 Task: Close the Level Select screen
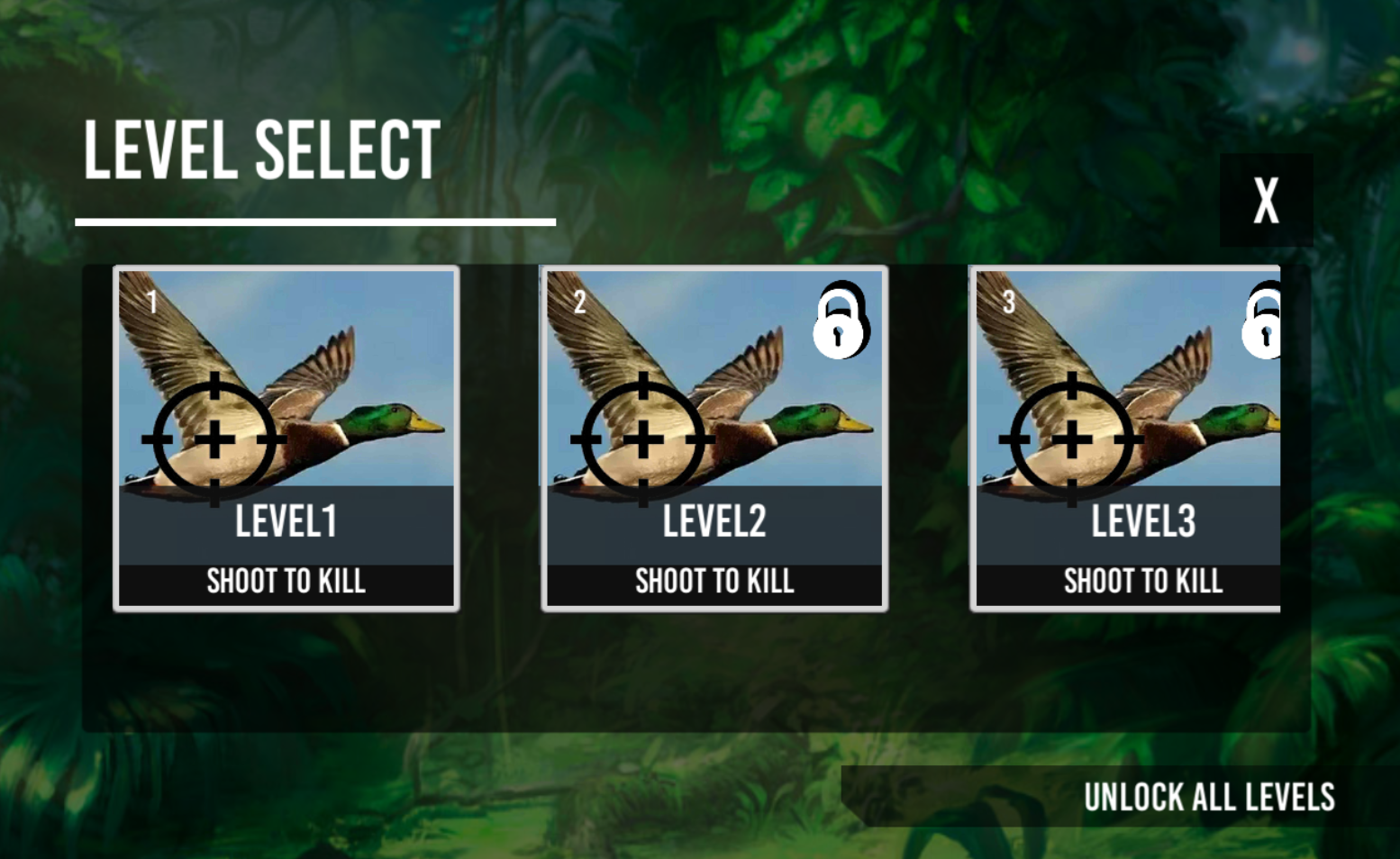[x=1266, y=200]
